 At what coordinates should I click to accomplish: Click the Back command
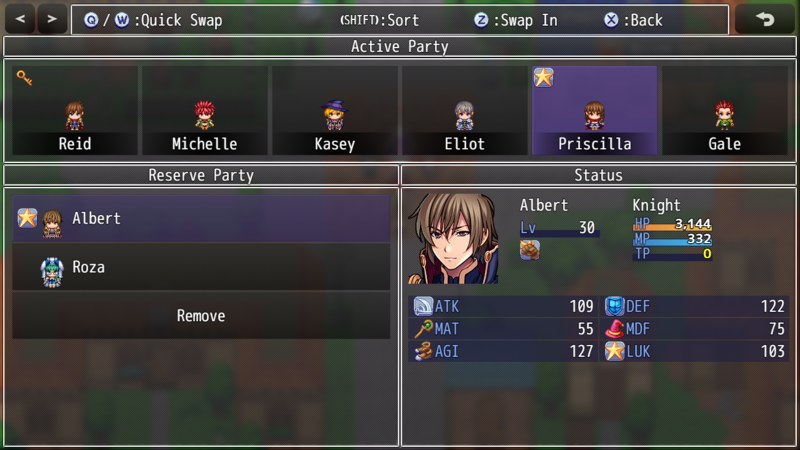coord(633,20)
